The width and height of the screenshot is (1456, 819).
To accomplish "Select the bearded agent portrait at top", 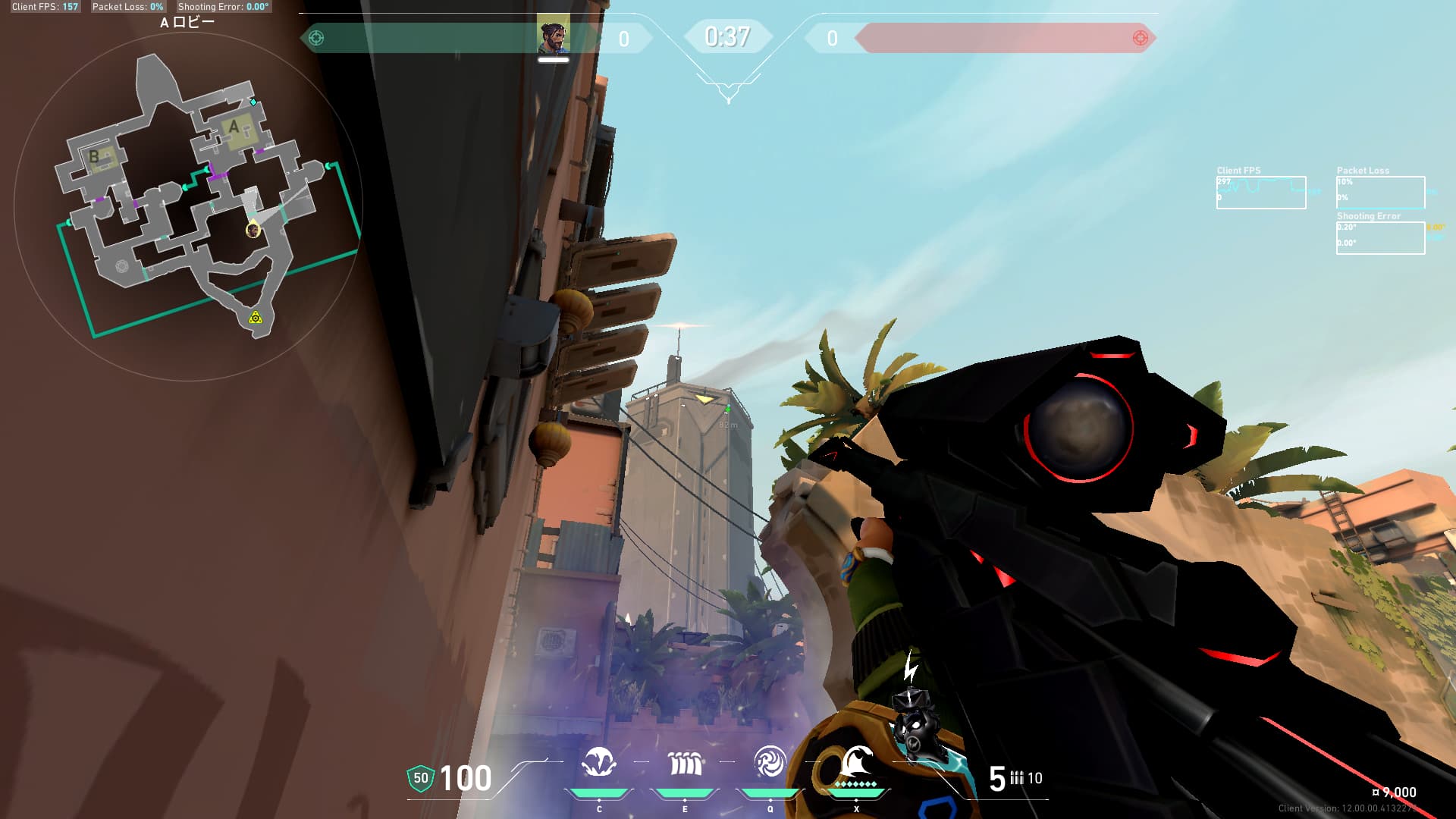I will (553, 37).
